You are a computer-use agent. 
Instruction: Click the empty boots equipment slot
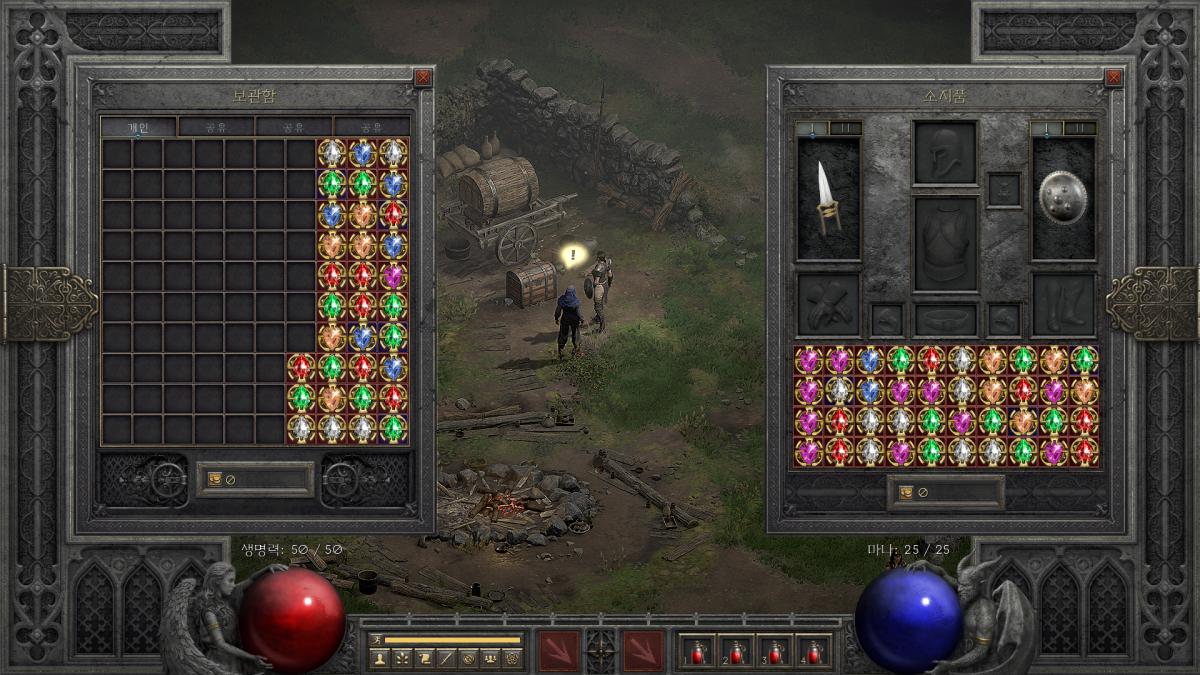pyautogui.click(x=1063, y=304)
